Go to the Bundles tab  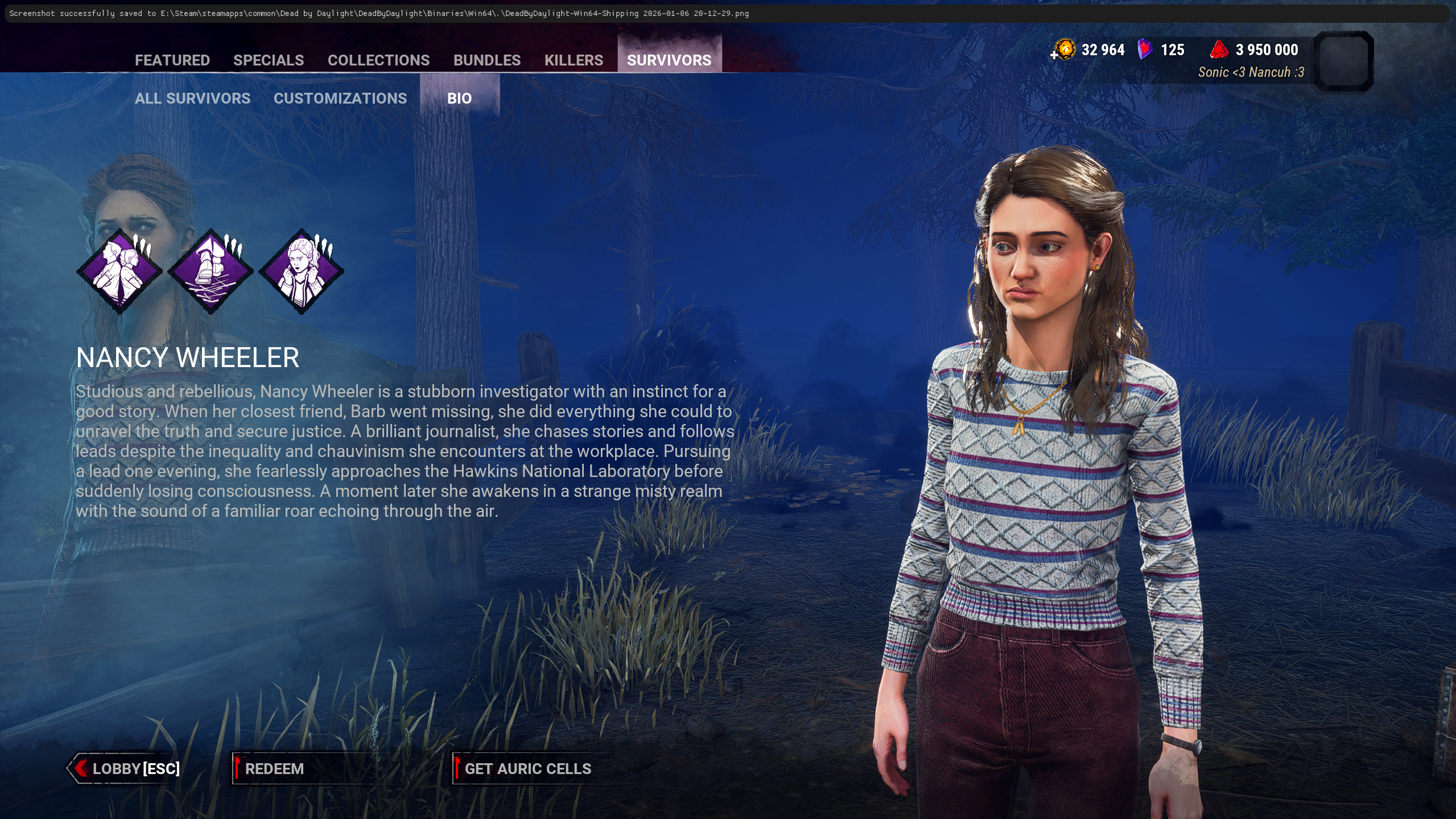tap(486, 60)
